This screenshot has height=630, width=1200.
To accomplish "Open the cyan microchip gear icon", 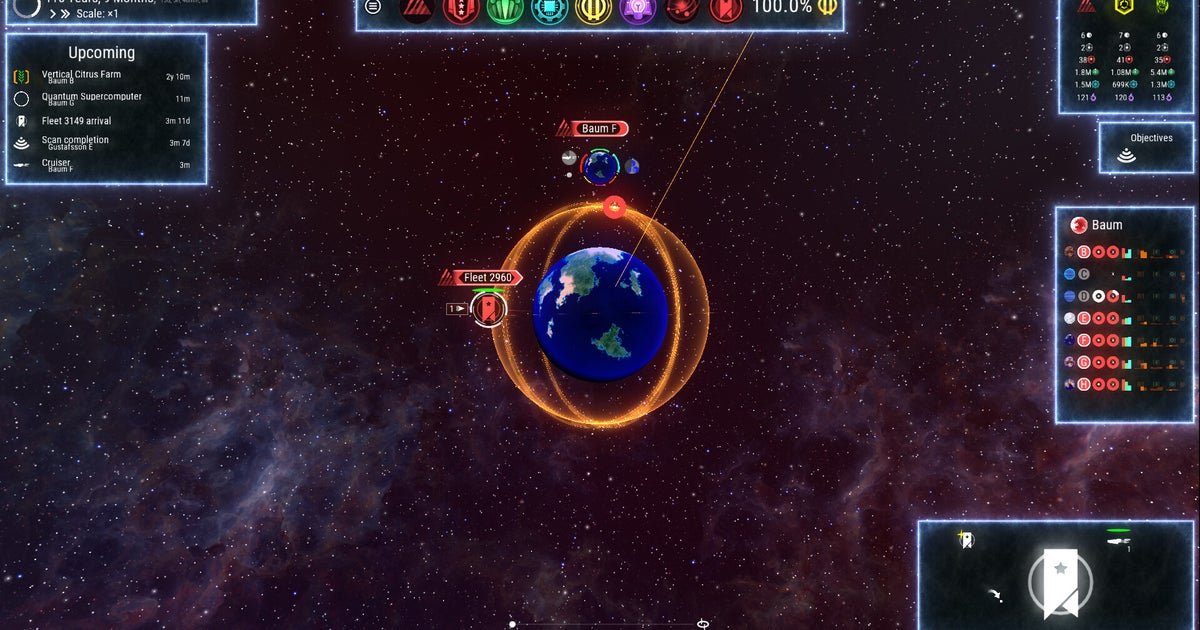I will click(x=549, y=9).
